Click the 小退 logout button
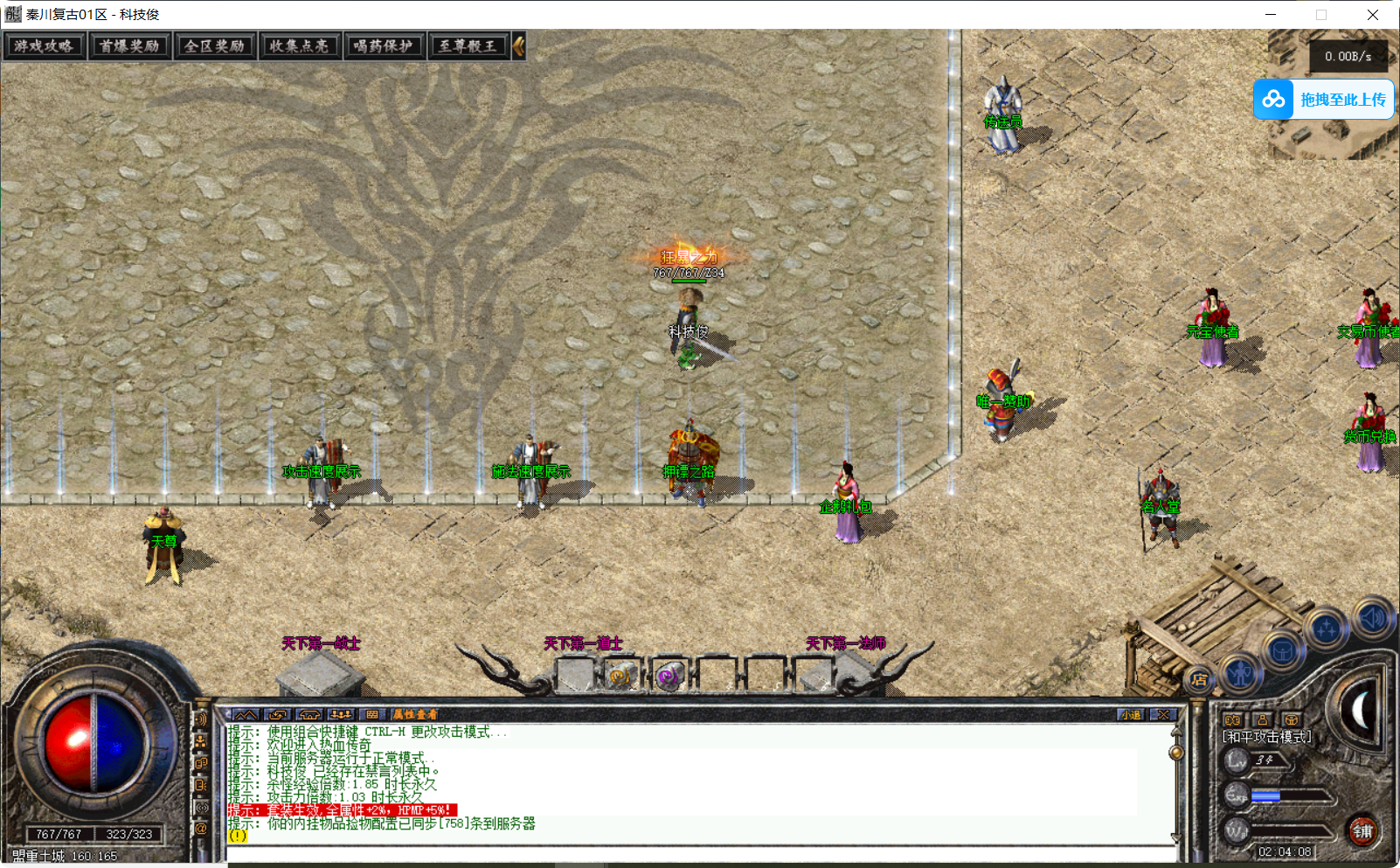 1131,715
